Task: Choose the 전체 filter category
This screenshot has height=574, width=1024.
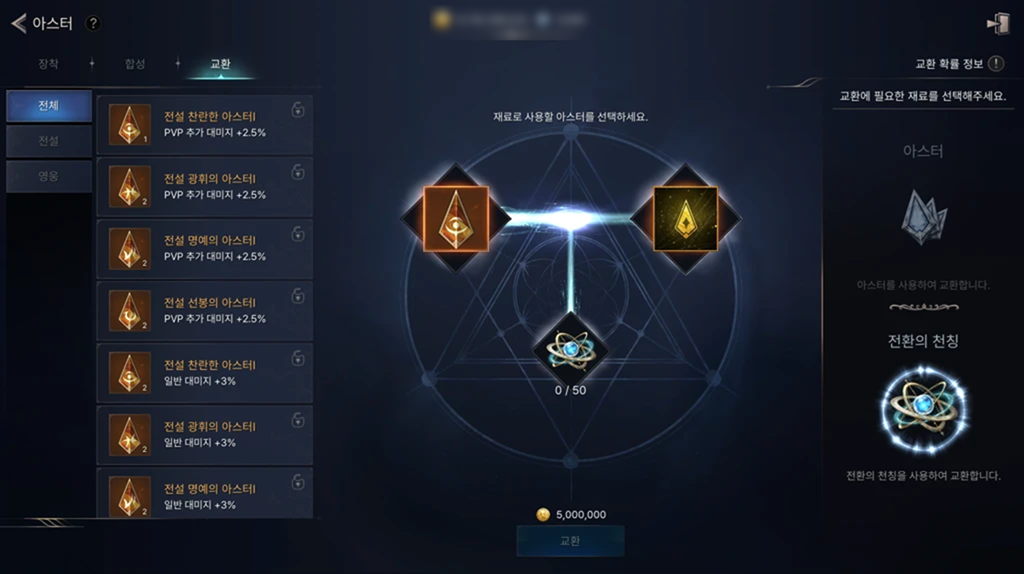Action: [x=48, y=106]
